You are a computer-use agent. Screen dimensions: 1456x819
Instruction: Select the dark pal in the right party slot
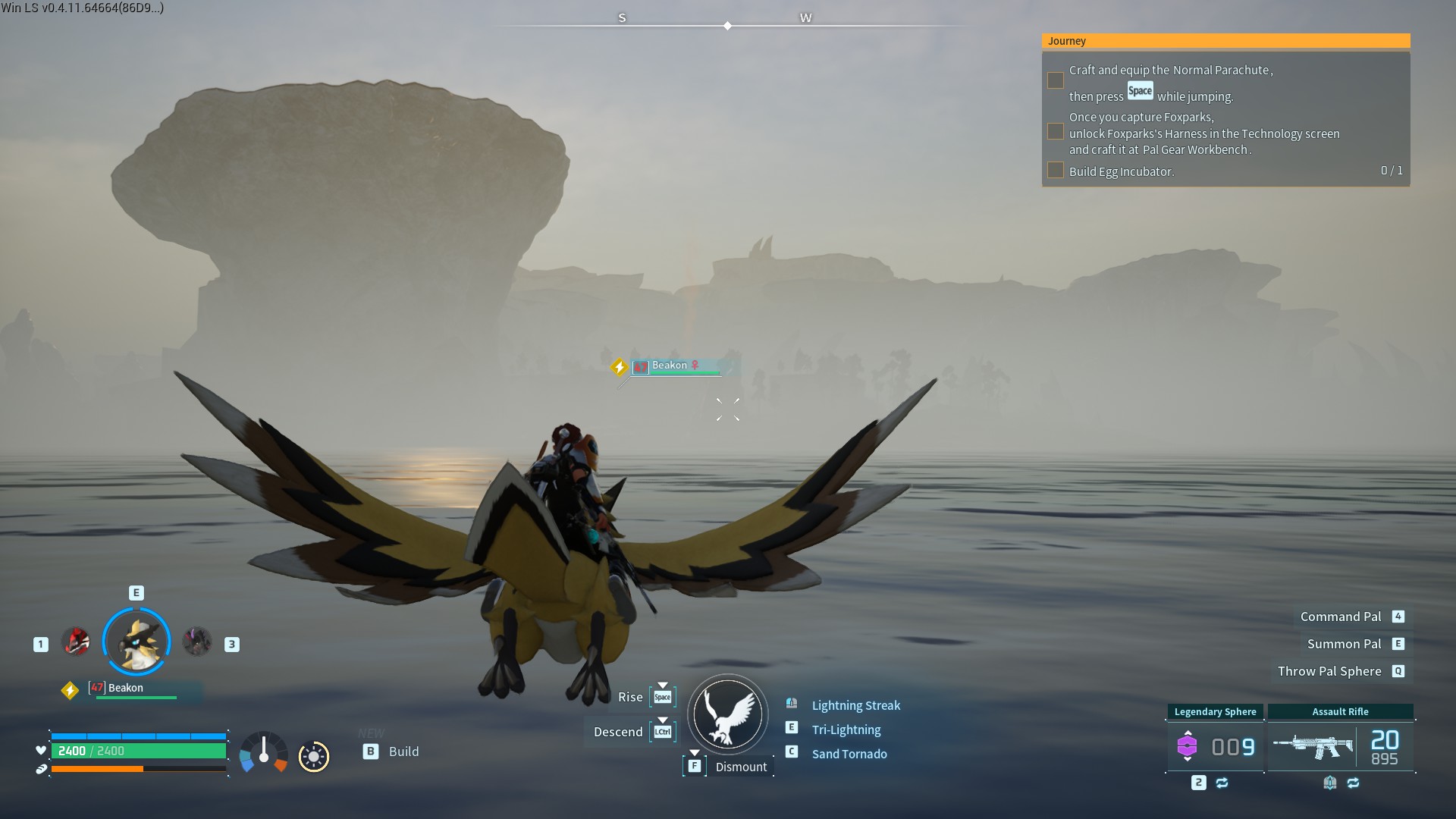click(197, 642)
